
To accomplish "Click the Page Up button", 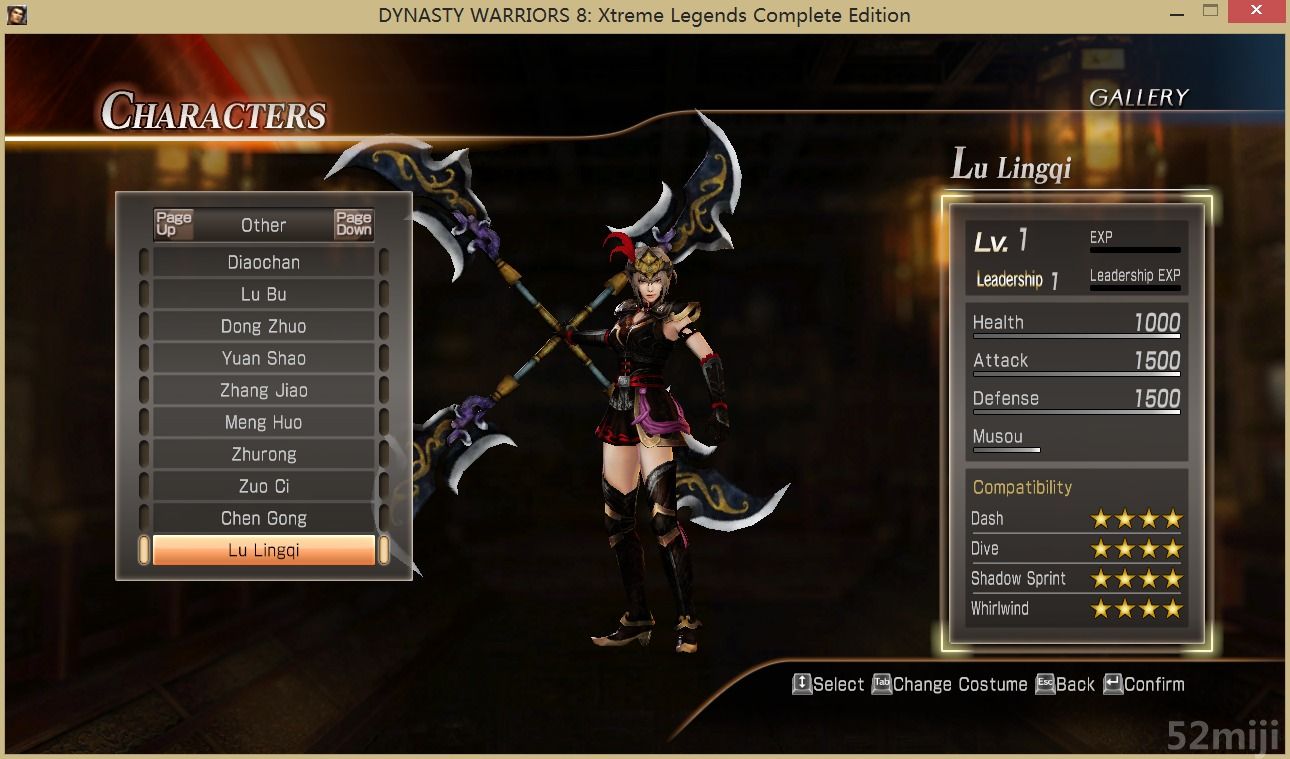I will 173,224.
